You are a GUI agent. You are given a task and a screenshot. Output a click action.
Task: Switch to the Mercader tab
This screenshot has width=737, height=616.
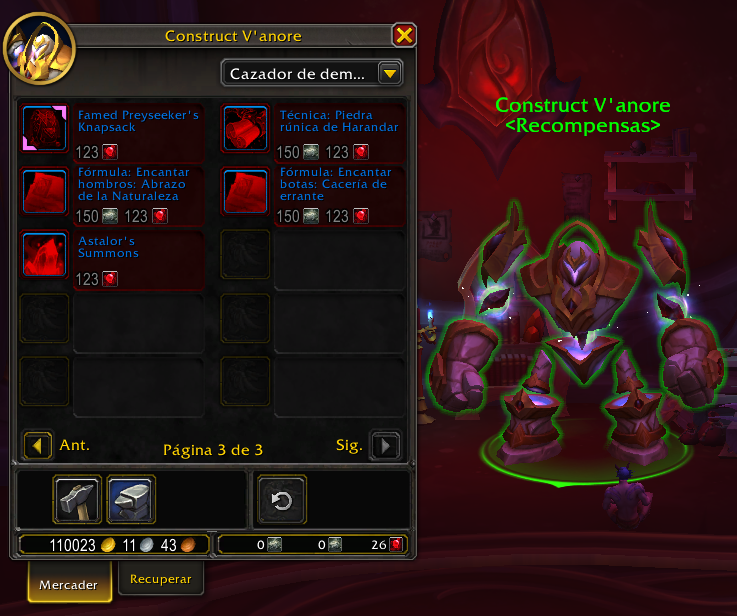69,584
